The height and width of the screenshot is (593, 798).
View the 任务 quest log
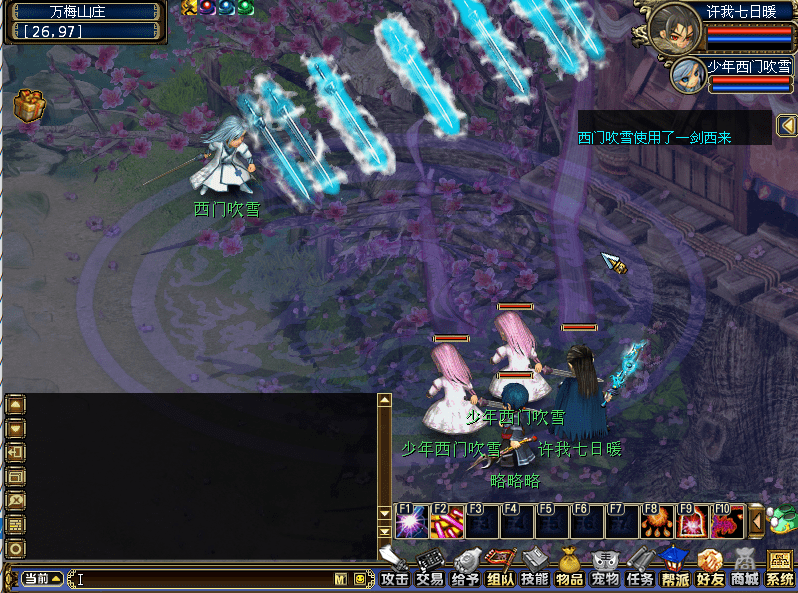[640, 570]
